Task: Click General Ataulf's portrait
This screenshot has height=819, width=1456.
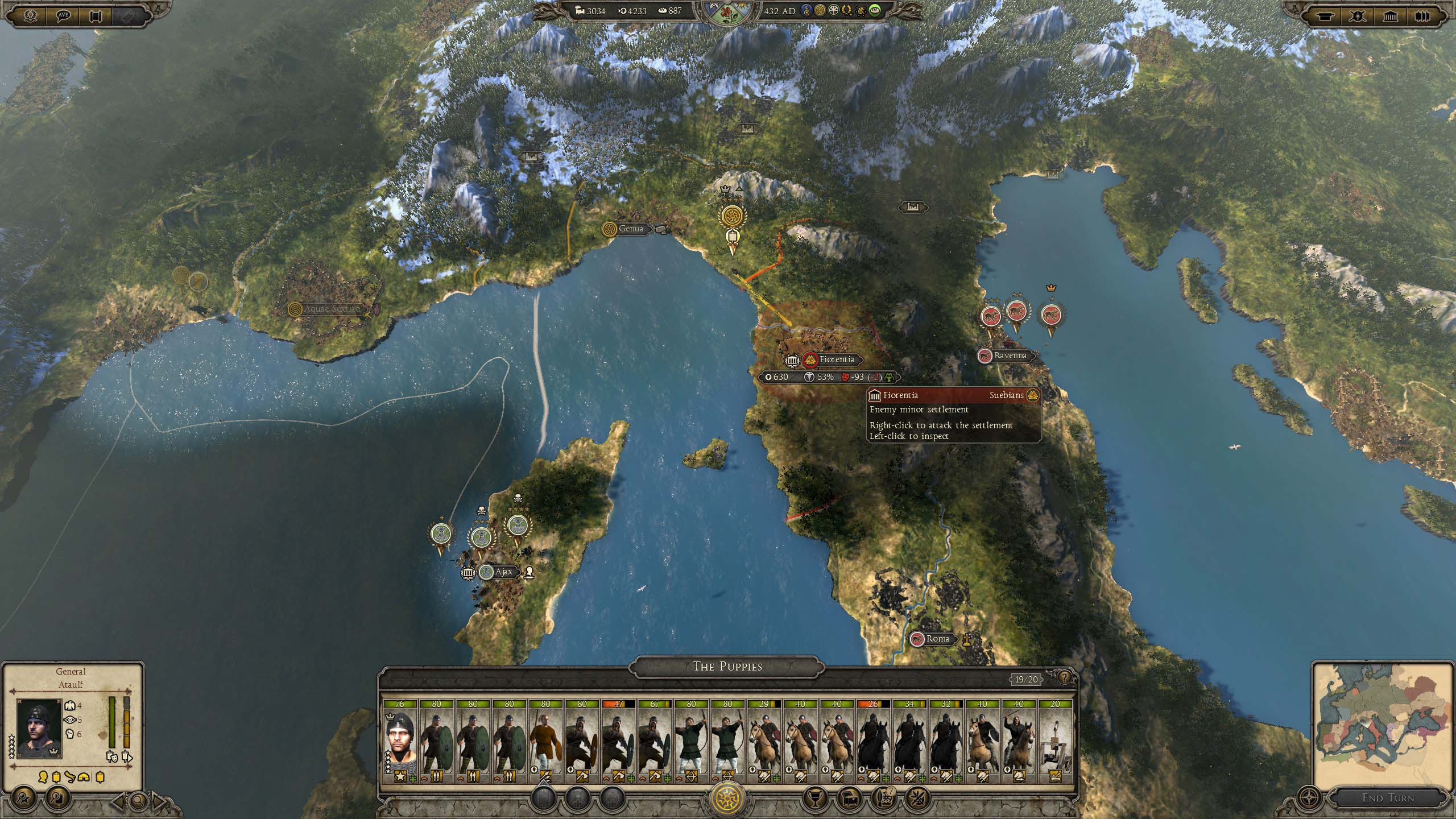Action: pyautogui.click(x=39, y=728)
